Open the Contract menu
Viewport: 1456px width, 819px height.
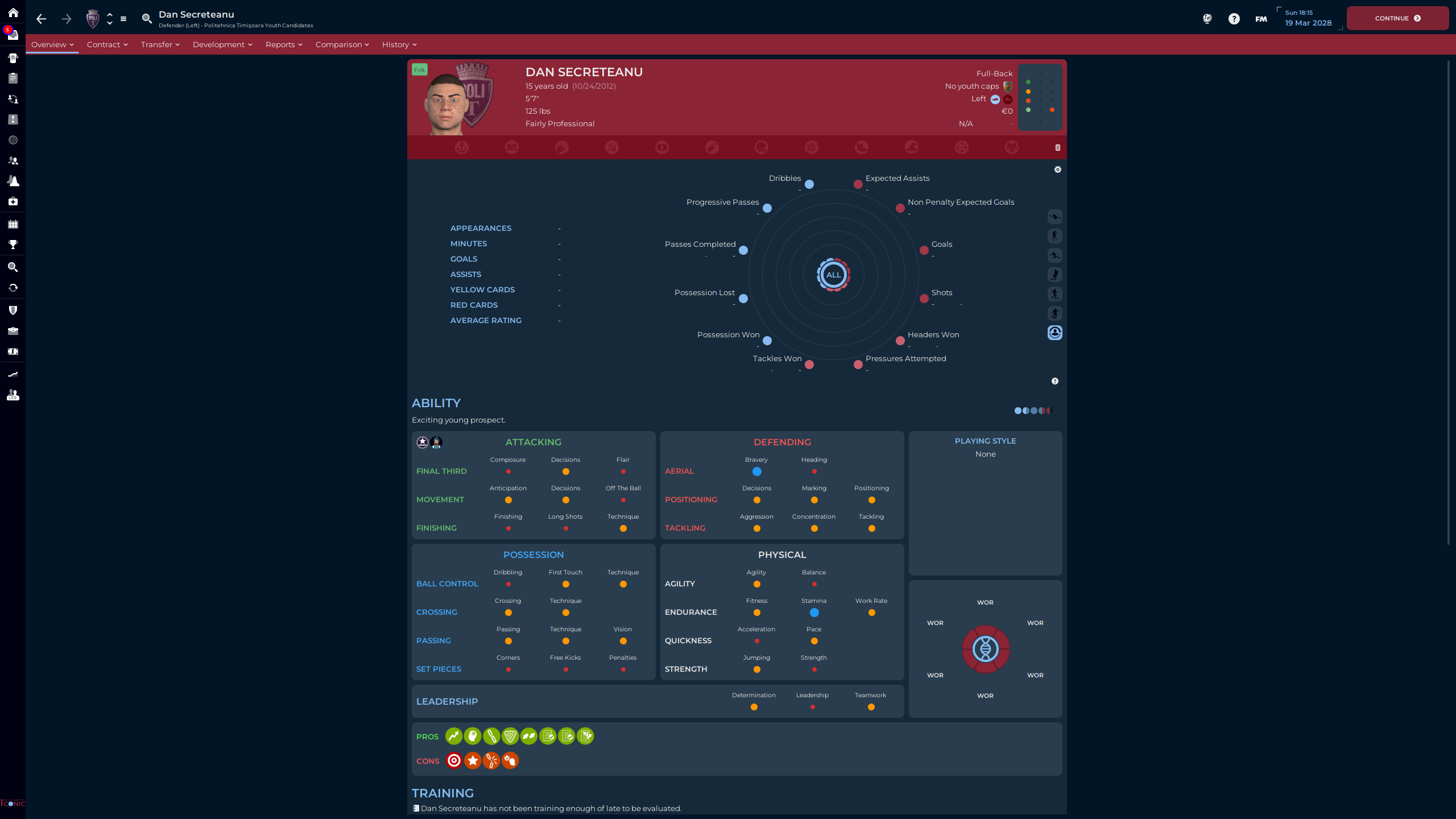click(107, 44)
